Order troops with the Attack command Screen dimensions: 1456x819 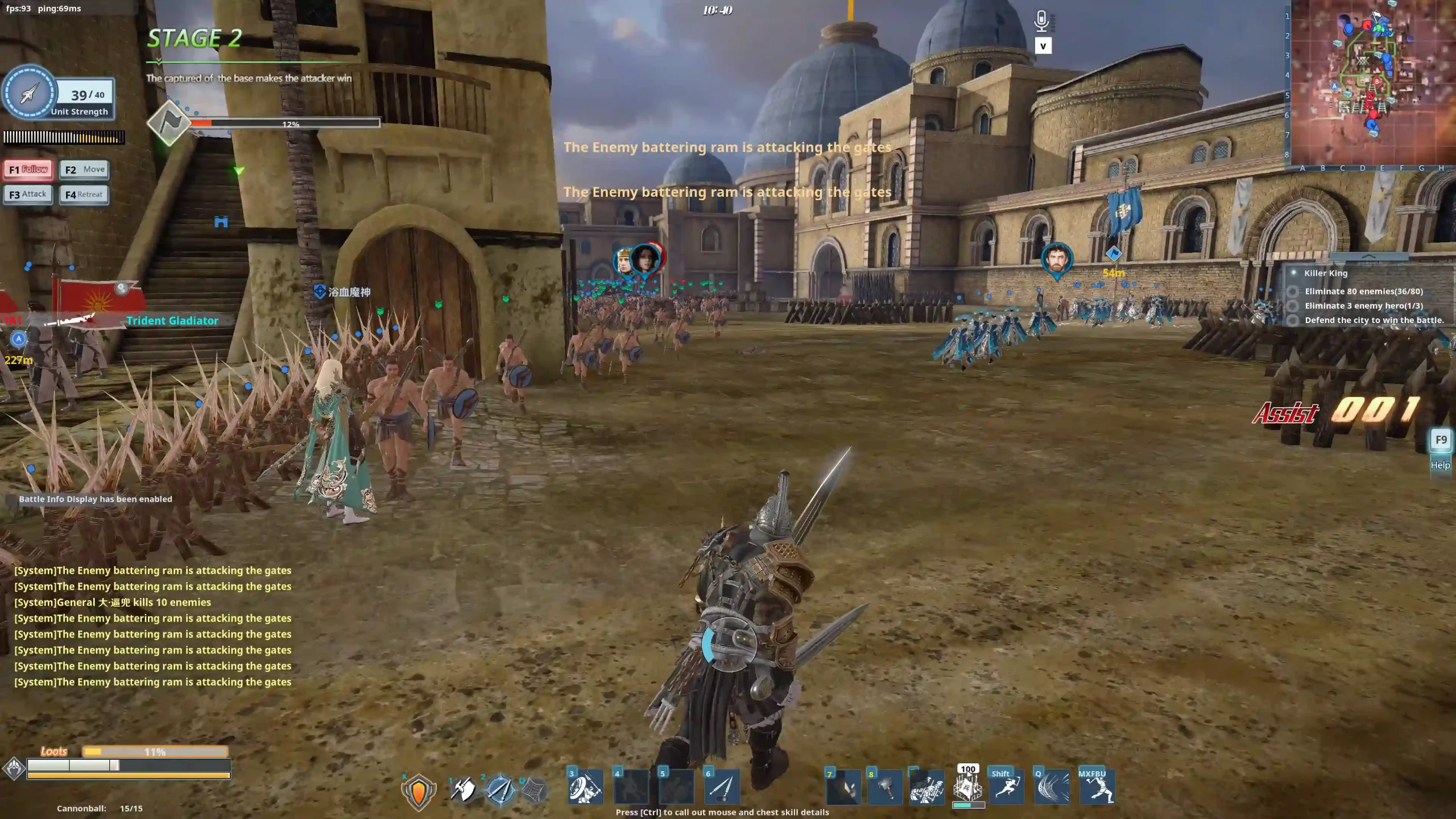point(28,195)
